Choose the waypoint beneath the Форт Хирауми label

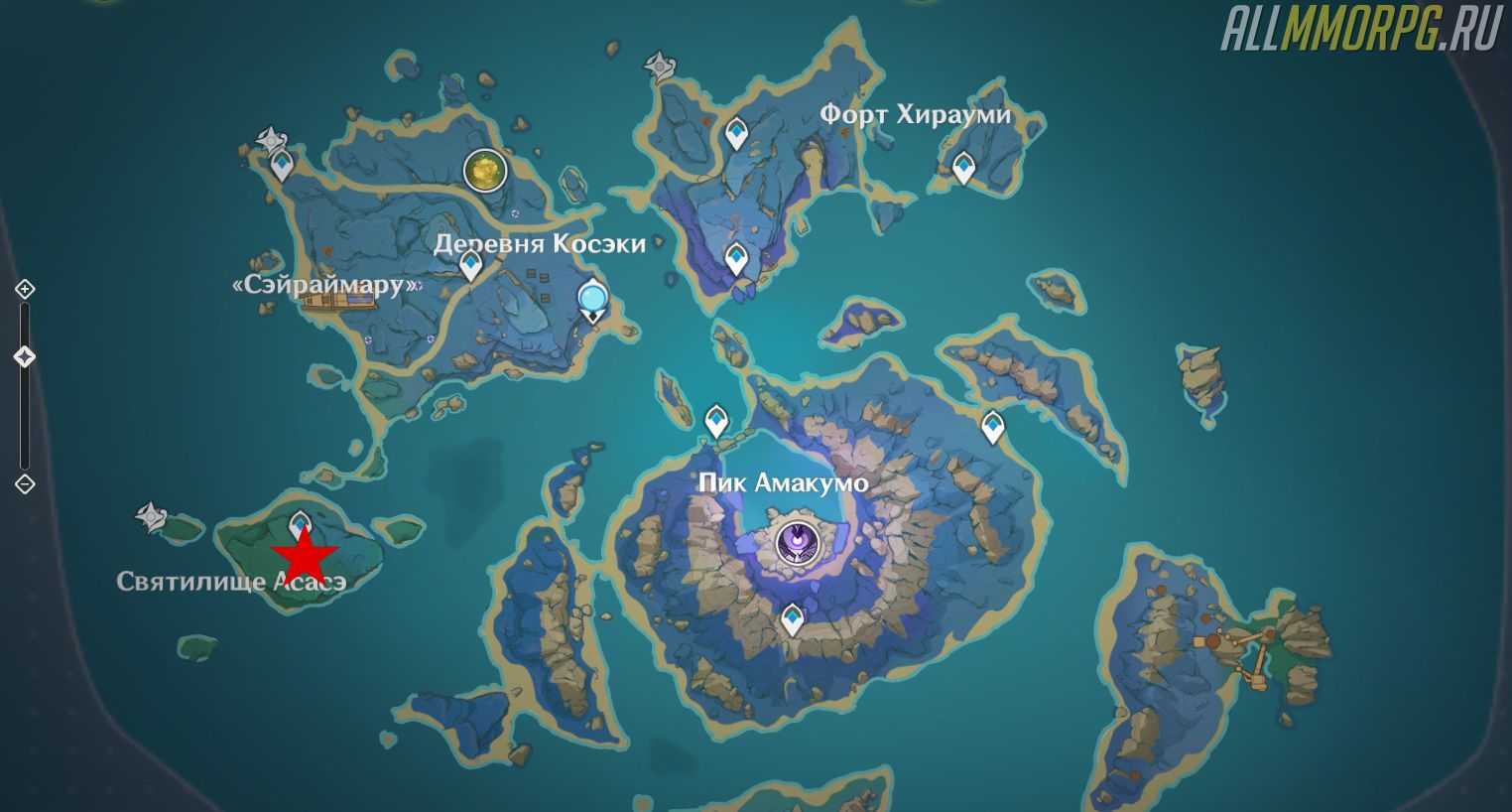[x=962, y=167]
